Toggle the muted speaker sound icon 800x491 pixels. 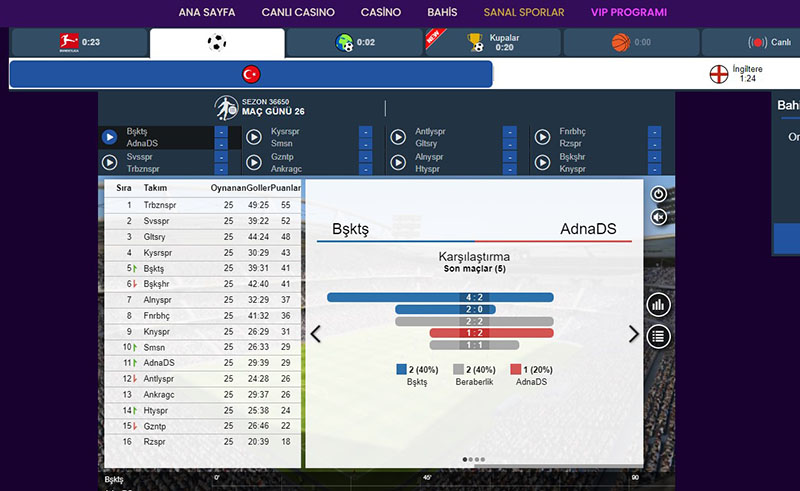[x=658, y=216]
